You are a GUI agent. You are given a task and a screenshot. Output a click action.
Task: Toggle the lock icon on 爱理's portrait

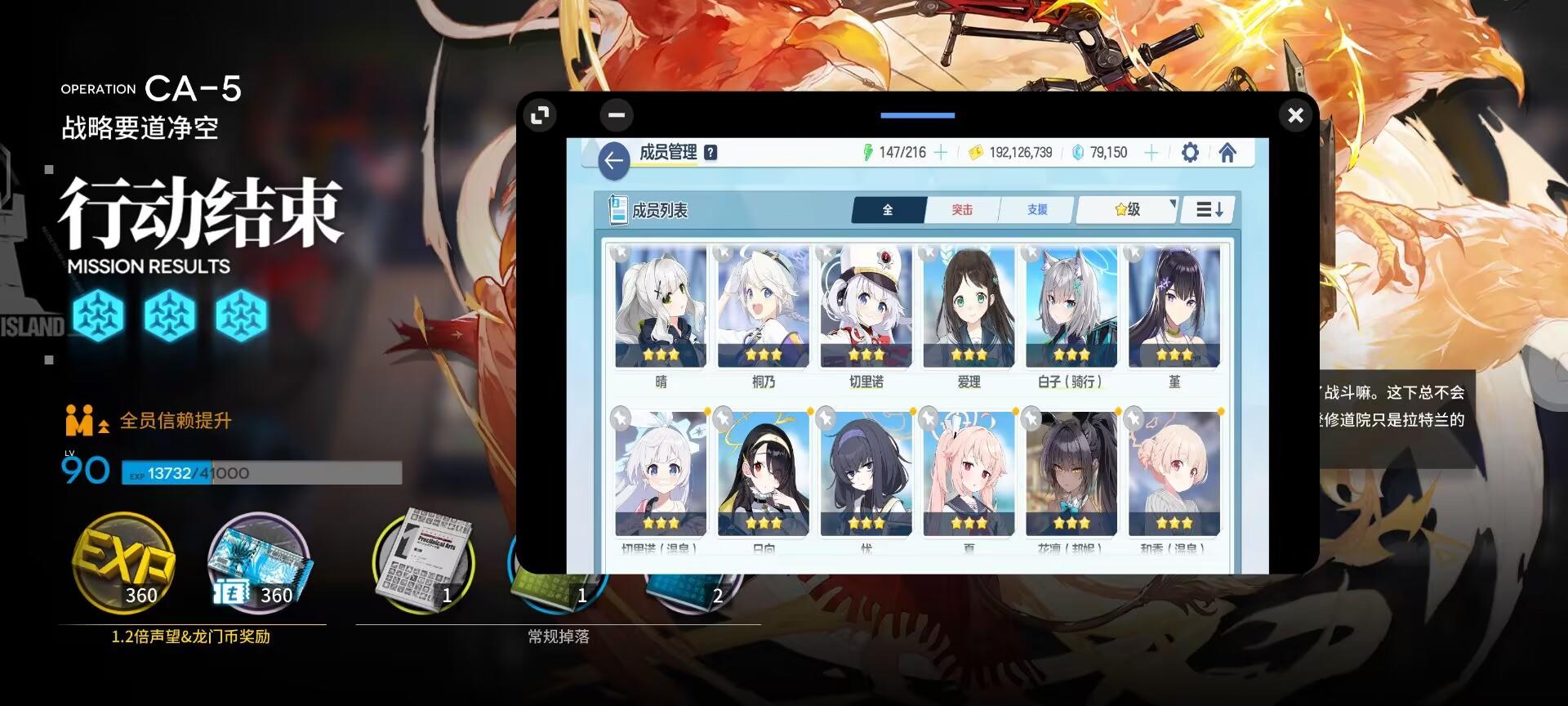click(x=929, y=252)
